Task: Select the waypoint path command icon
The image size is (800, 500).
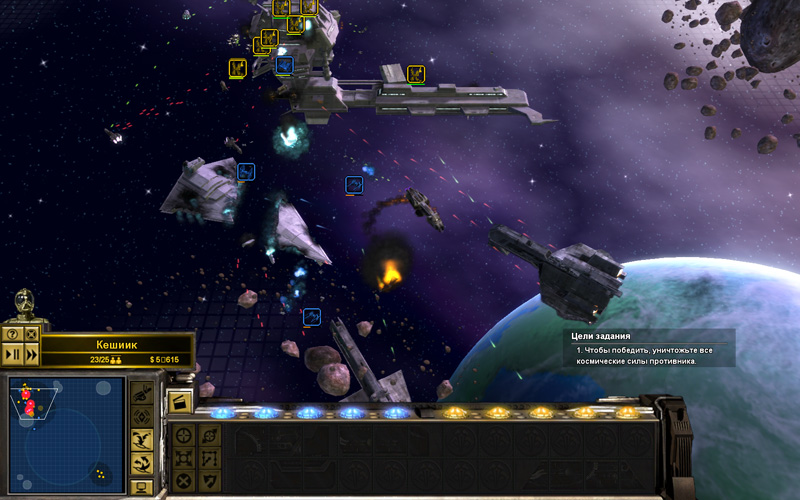Action: click(x=209, y=458)
